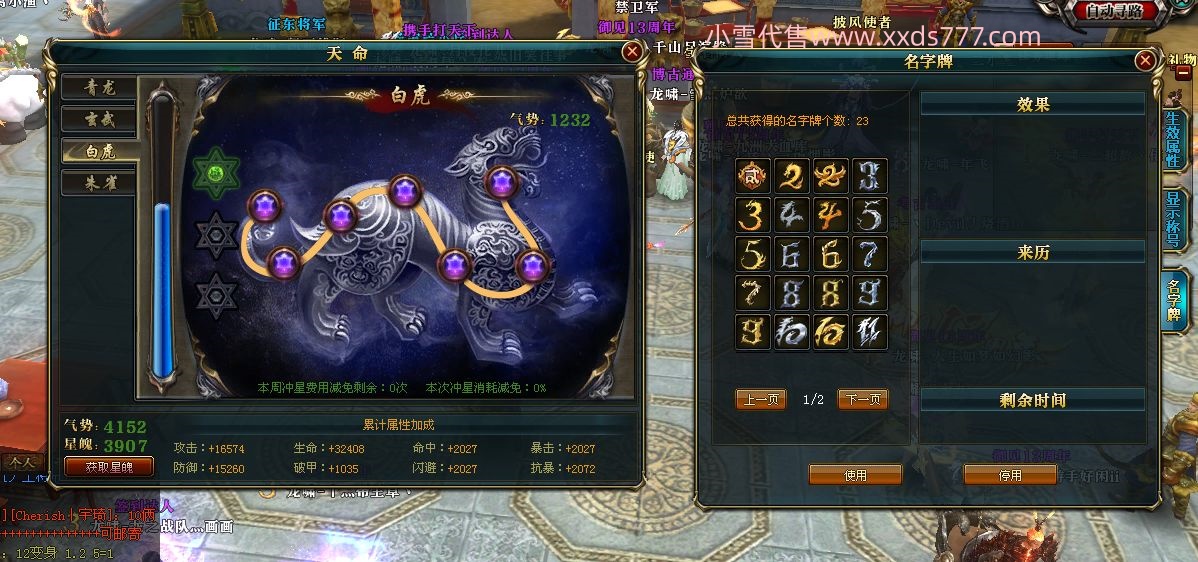Click the 停用 button
The image size is (1198, 562).
click(x=1010, y=475)
